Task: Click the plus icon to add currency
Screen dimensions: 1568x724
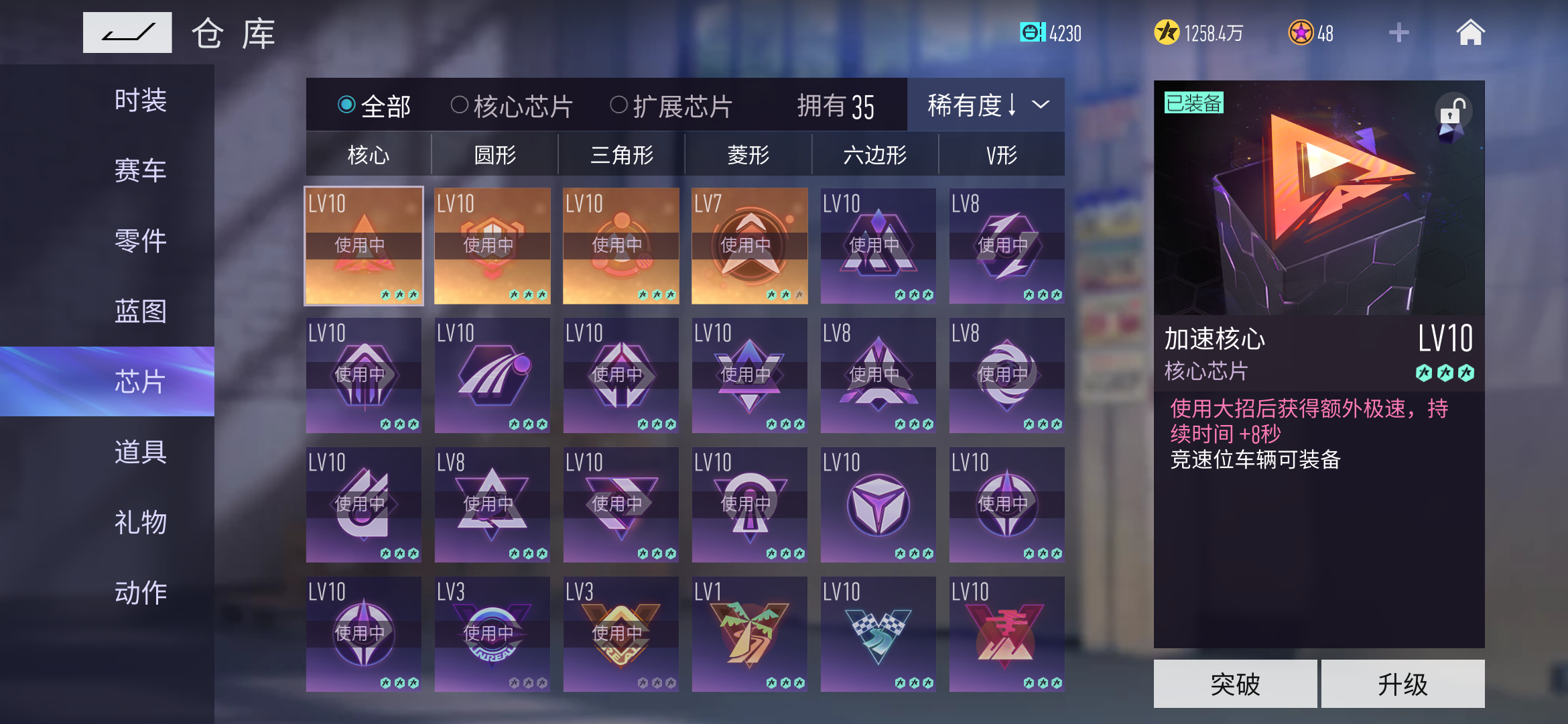Action: coord(1398,32)
